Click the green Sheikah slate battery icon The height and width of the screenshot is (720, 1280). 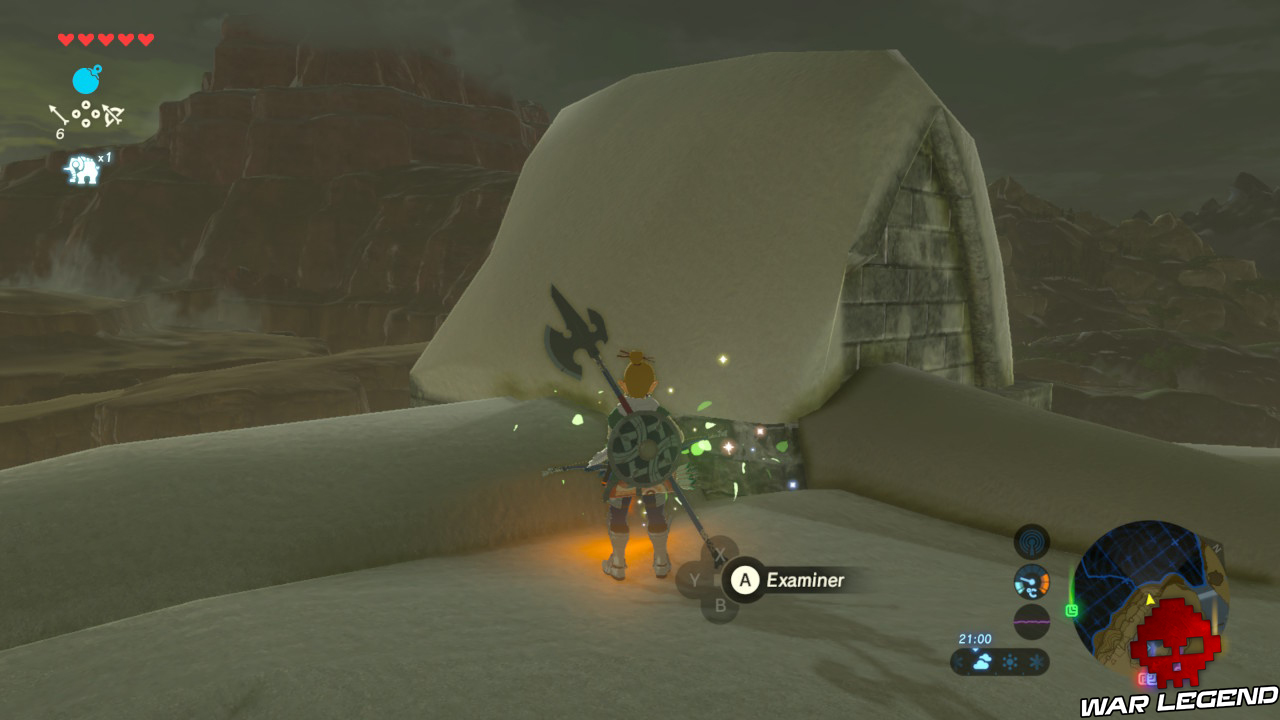pos(1072,610)
